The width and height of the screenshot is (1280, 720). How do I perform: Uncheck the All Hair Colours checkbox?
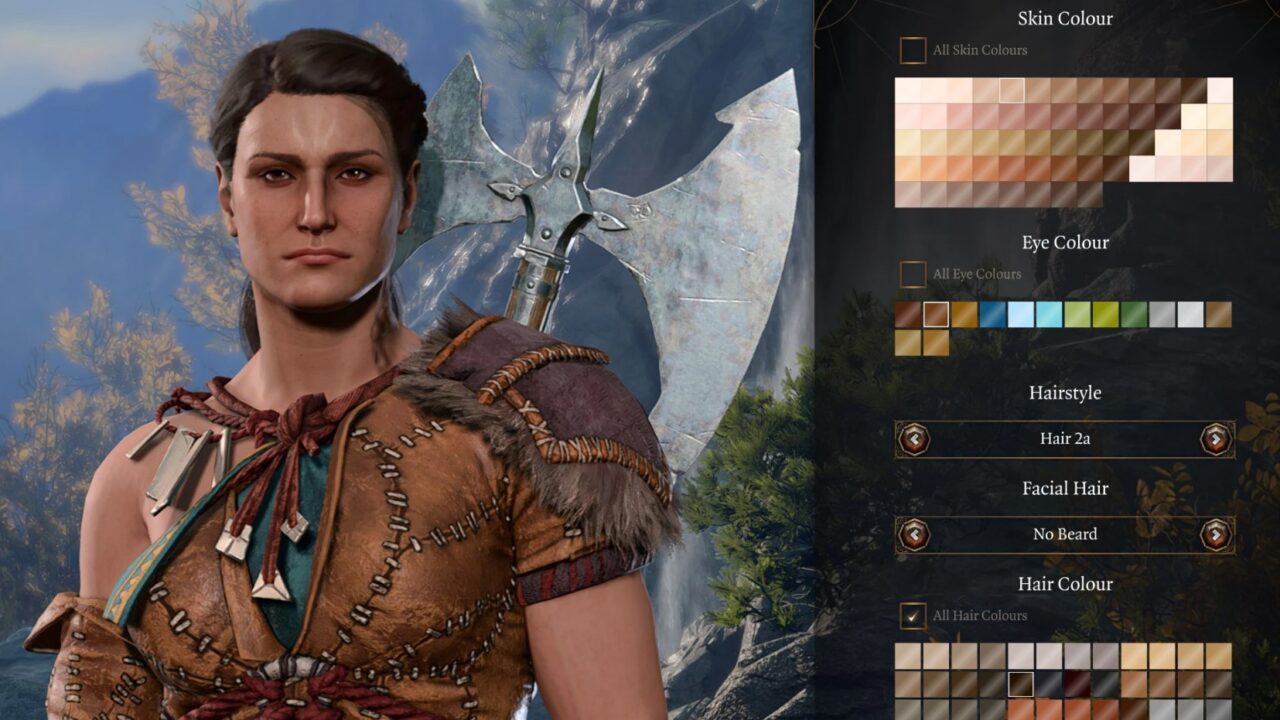coord(912,616)
